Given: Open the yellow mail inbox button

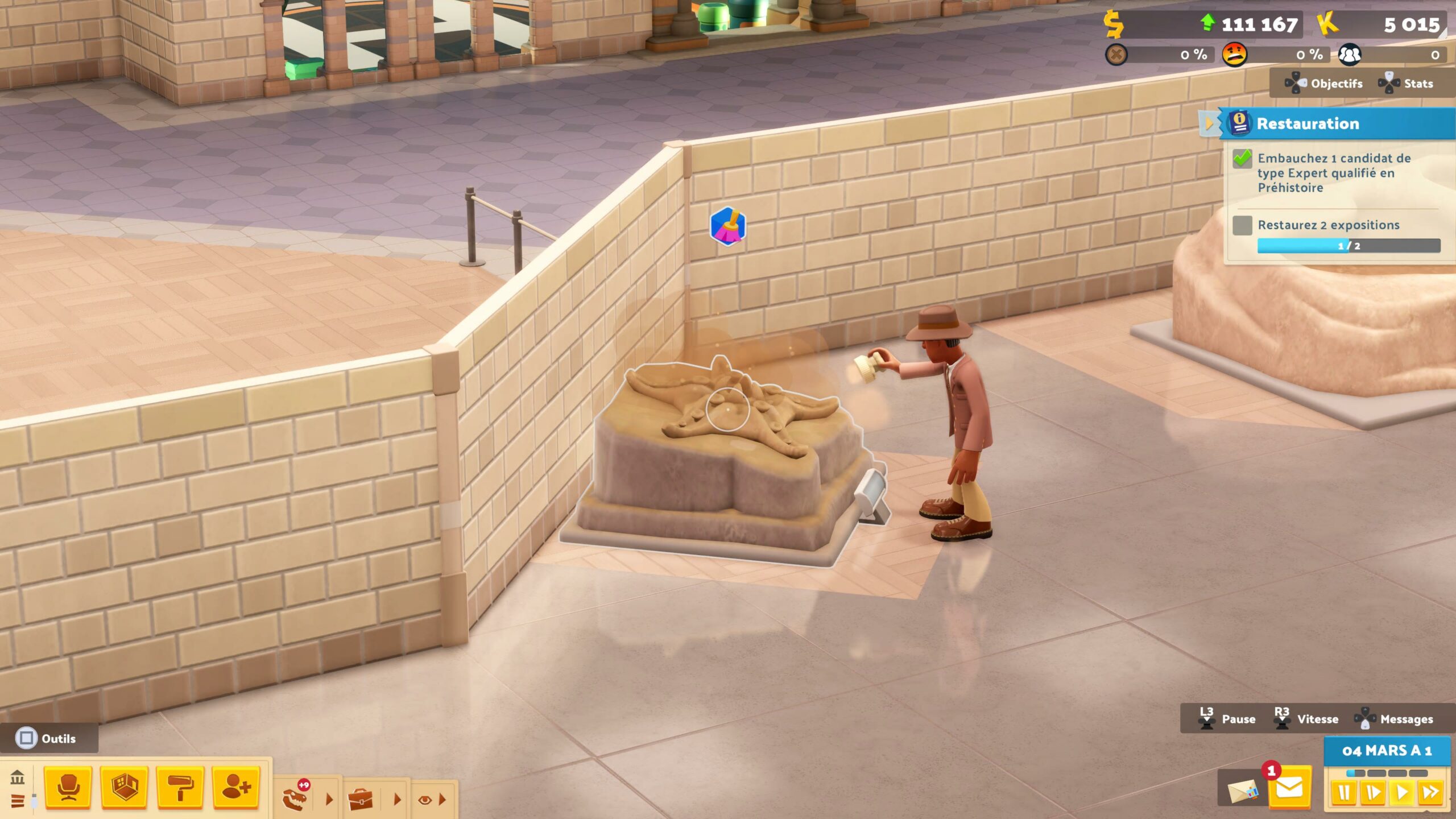Looking at the screenshot, I should tap(1289, 789).
